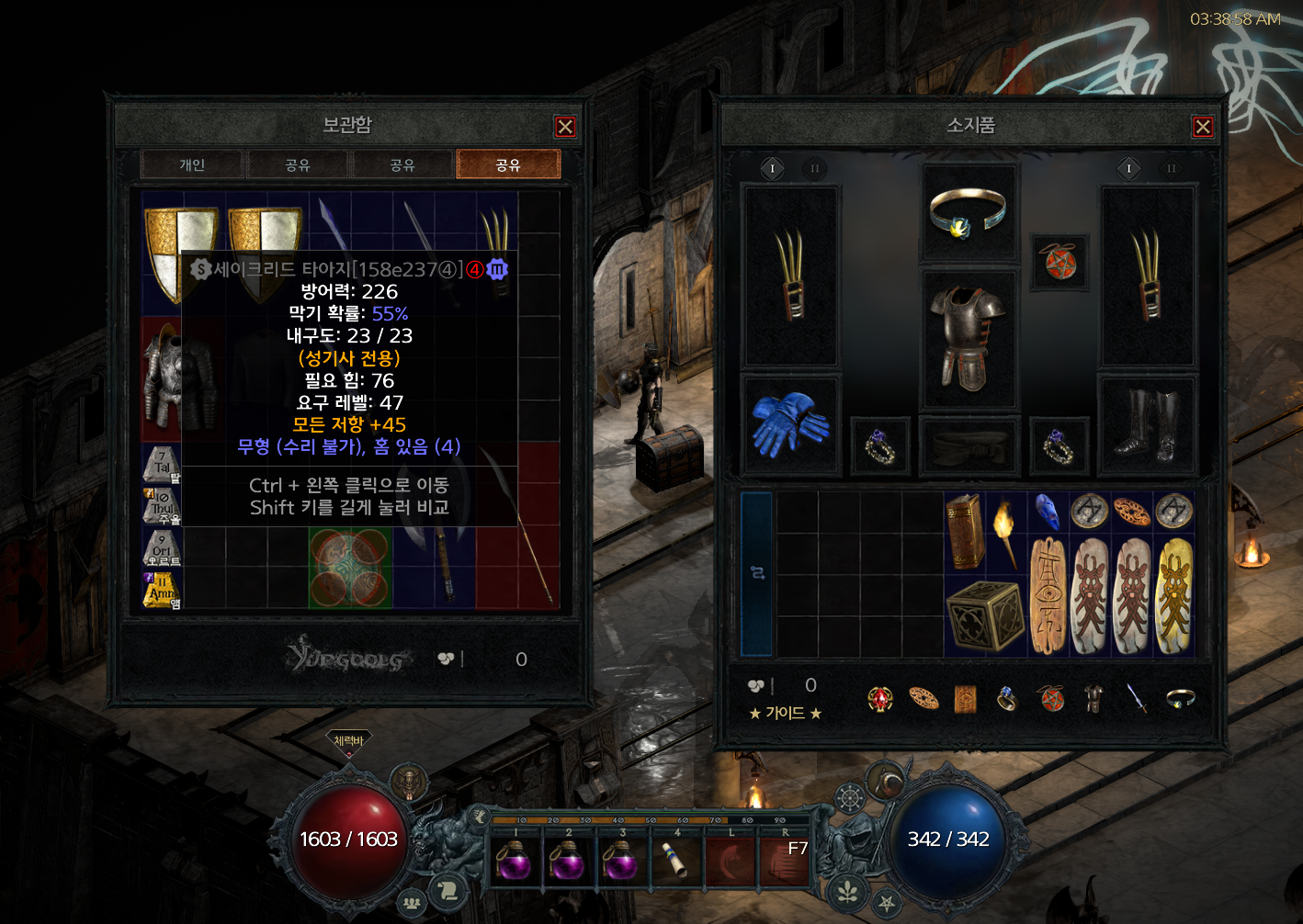Select the round green shield in stash
Viewport: 1303px width, 924px height.
(350, 567)
